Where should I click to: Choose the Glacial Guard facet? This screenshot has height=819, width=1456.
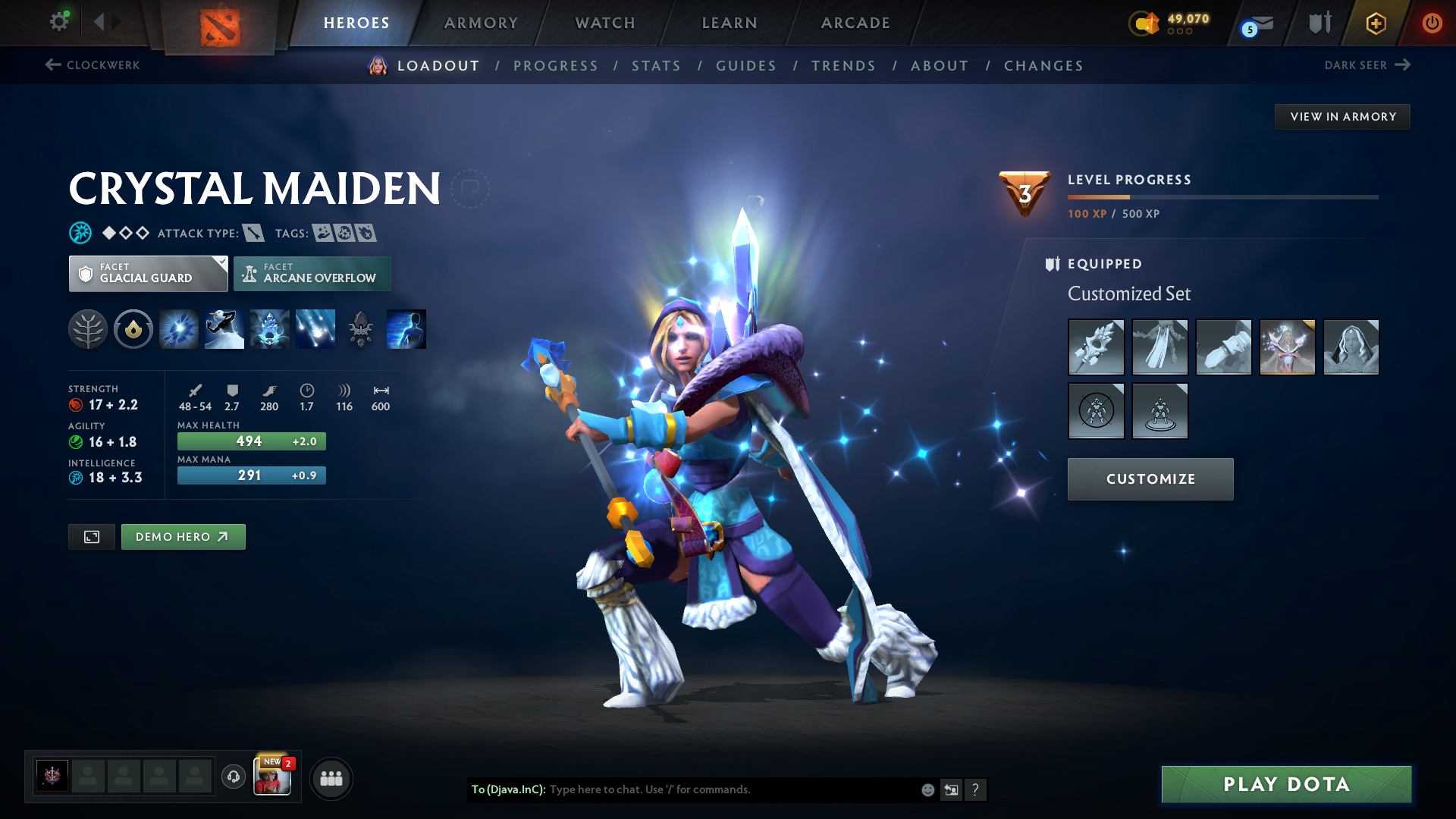(148, 274)
